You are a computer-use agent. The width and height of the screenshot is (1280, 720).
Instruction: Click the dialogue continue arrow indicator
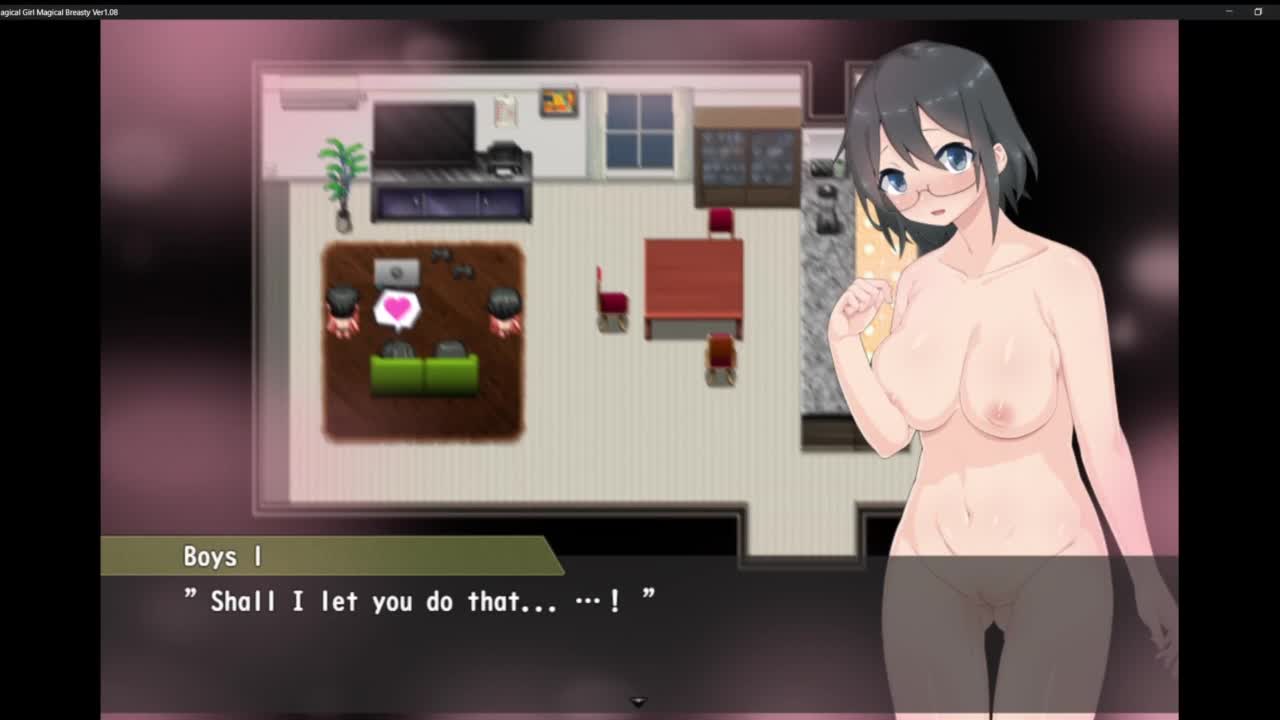coord(638,702)
